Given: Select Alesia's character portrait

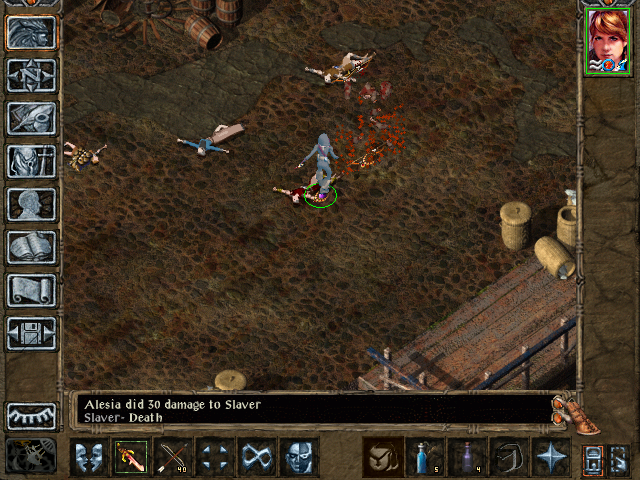Looking at the screenshot, I should click(608, 41).
